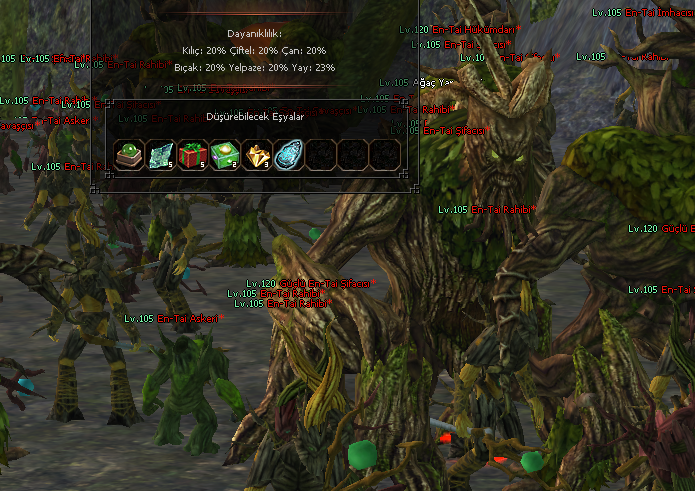Select the glowing blue rune stone item
Screen dimensions: 695x491
288,154
